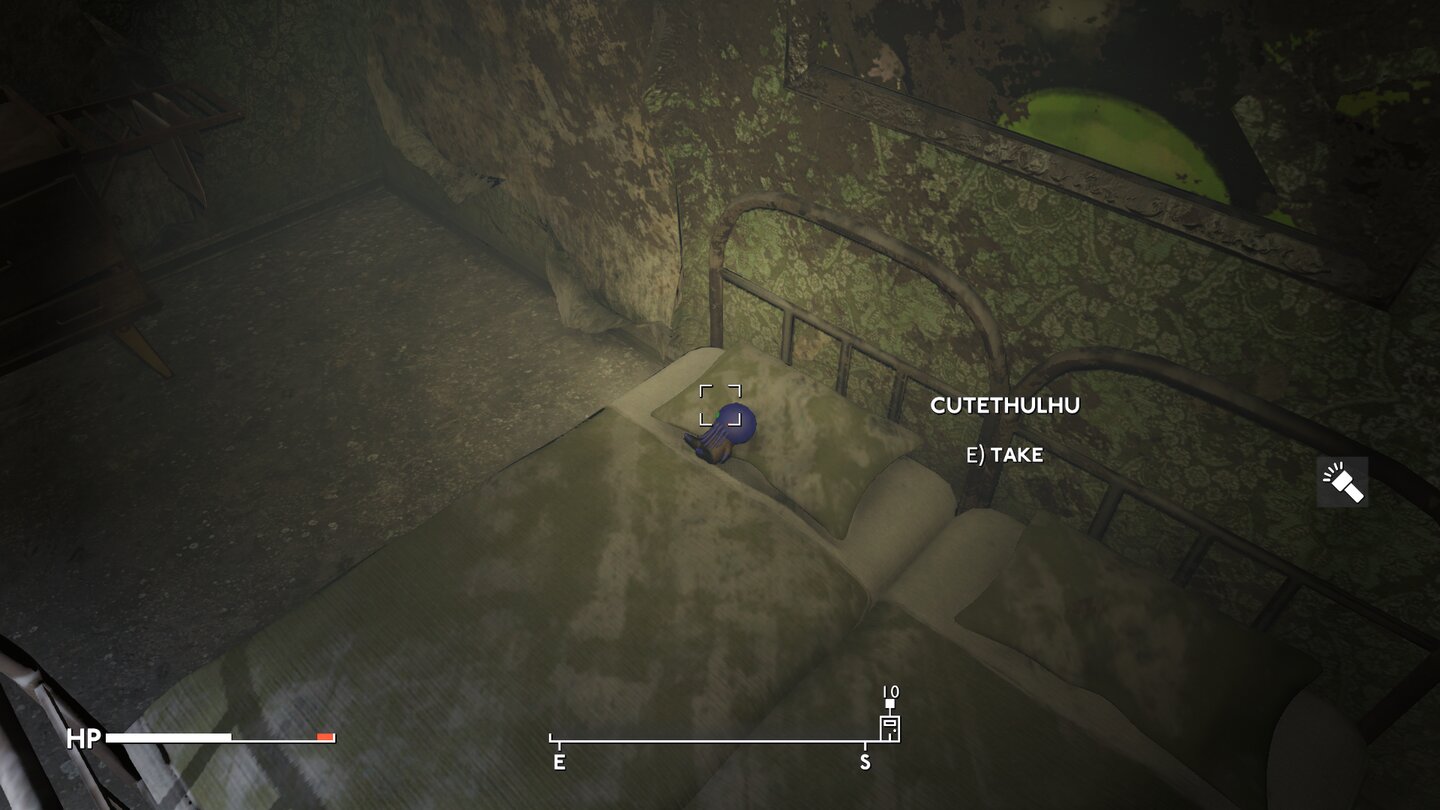Click the S marker on the compass bar
Image resolution: width=1440 pixels, height=810 pixels.
(865, 760)
